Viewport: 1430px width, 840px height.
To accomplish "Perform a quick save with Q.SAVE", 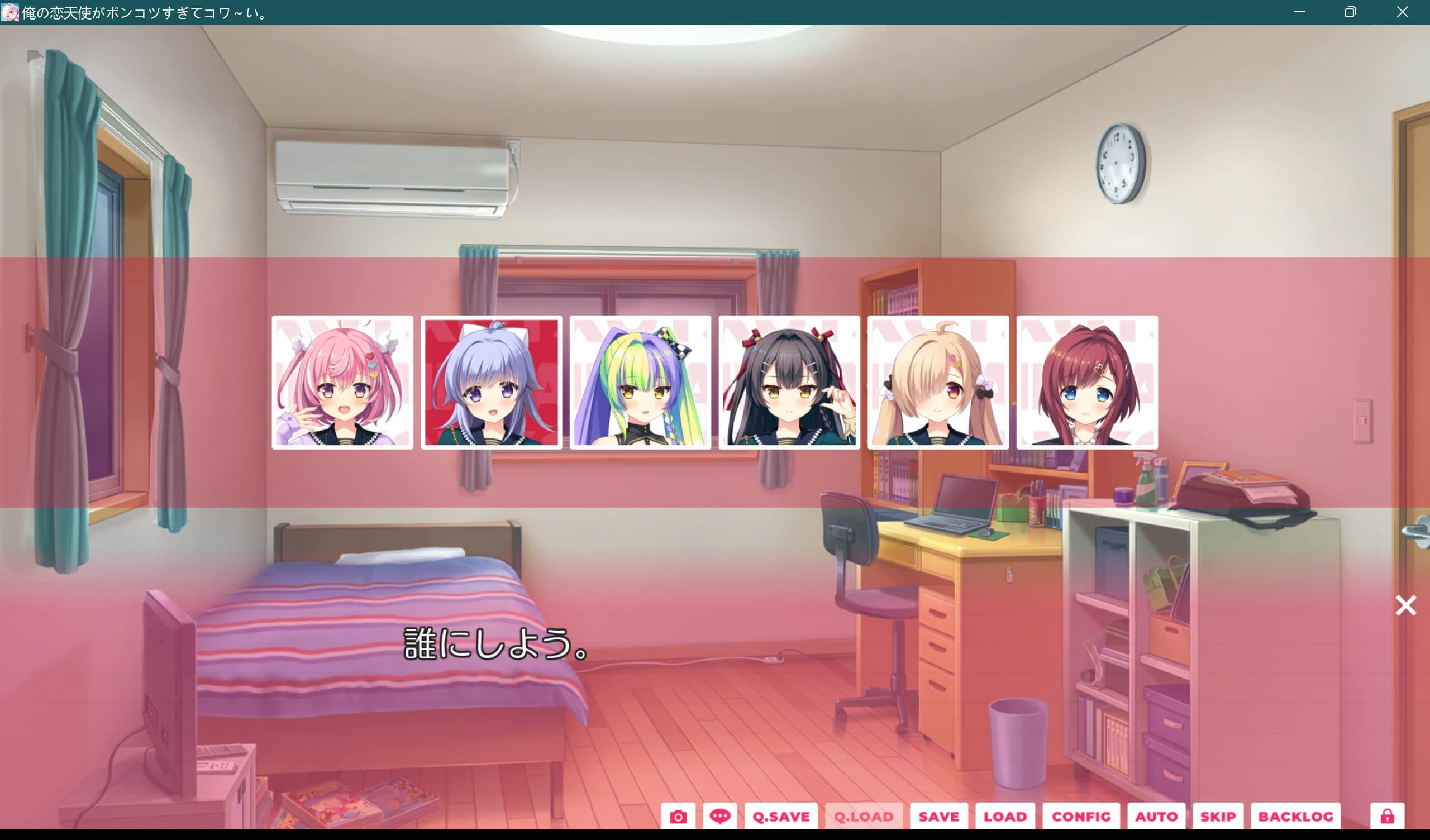I will click(781, 815).
